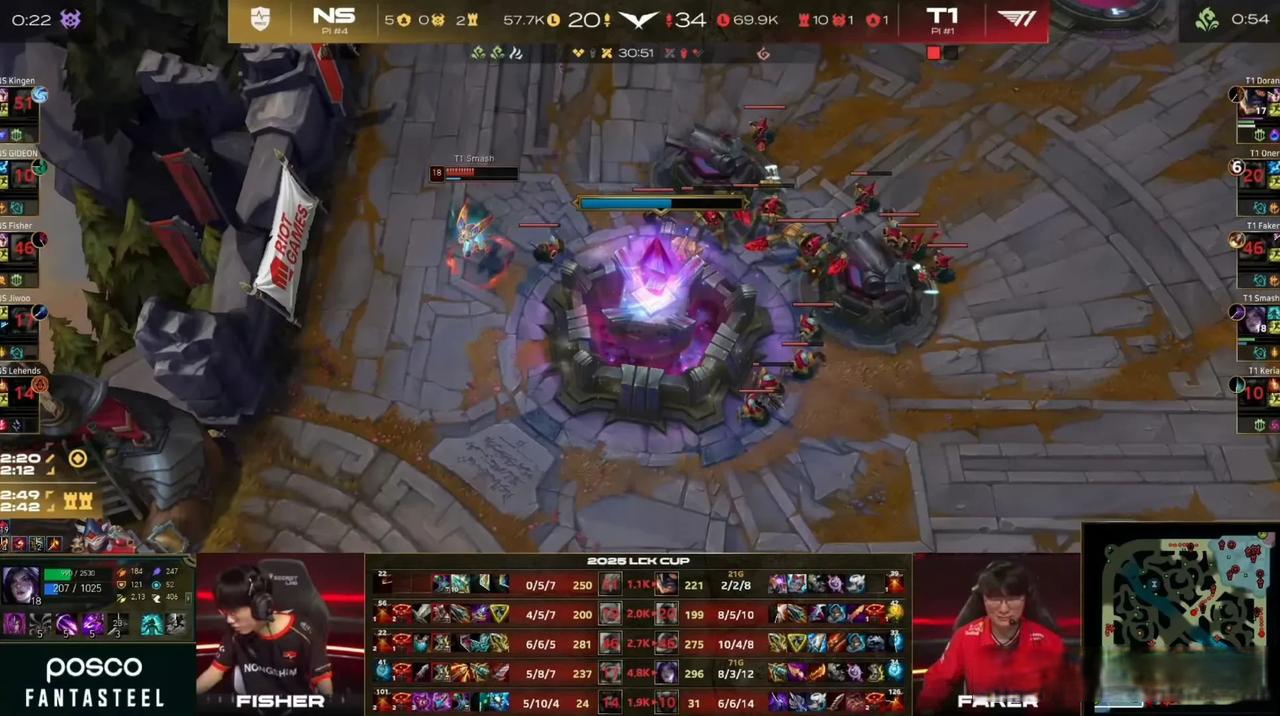Select the scoreboard row with 8/3/12 KDA
This screenshot has width=1280, height=716.
coord(736,673)
